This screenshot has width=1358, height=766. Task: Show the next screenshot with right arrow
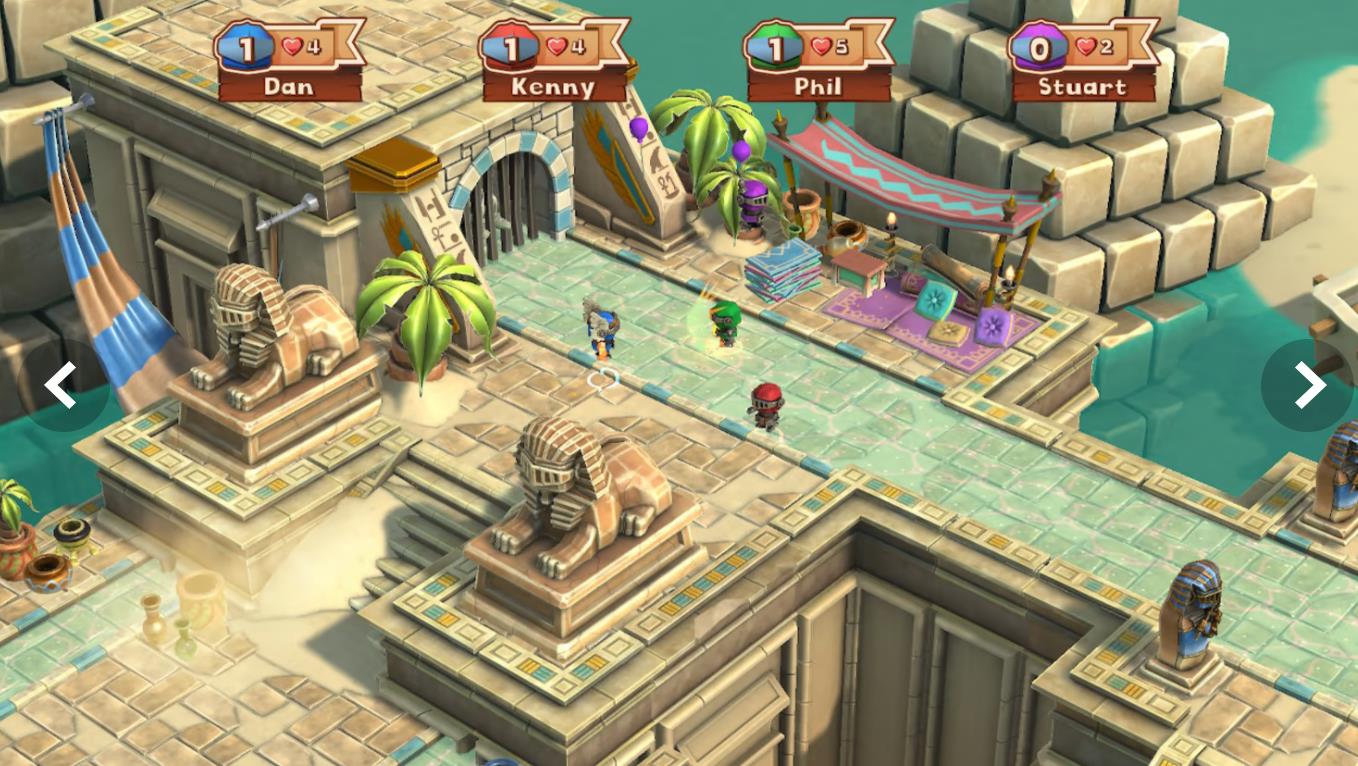[x=1307, y=385]
